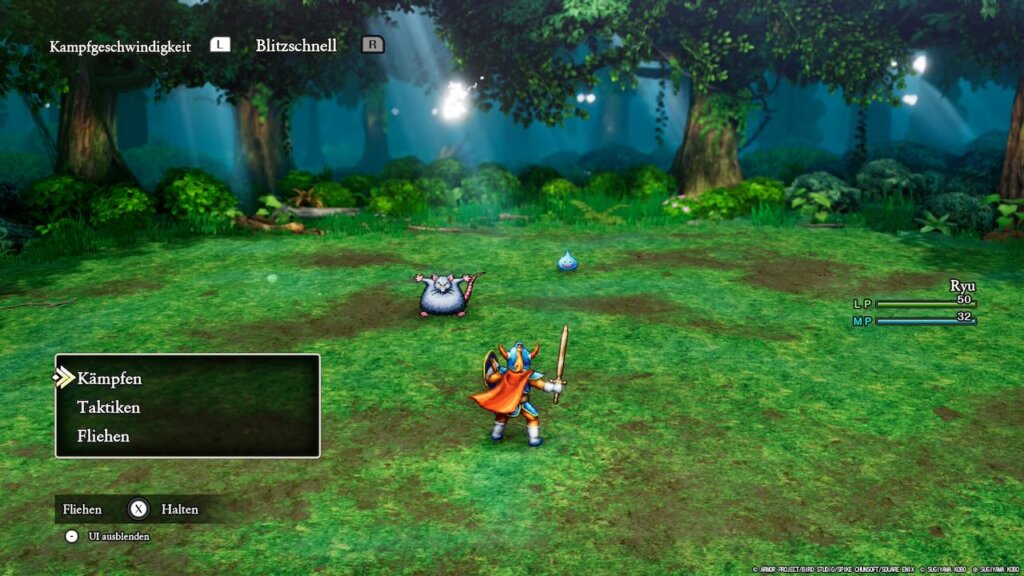Viewport: 1024px width, 576px height.
Task: Select Kämpfen in the battle menu
Action: pyautogui.click(x=109, y=379)
